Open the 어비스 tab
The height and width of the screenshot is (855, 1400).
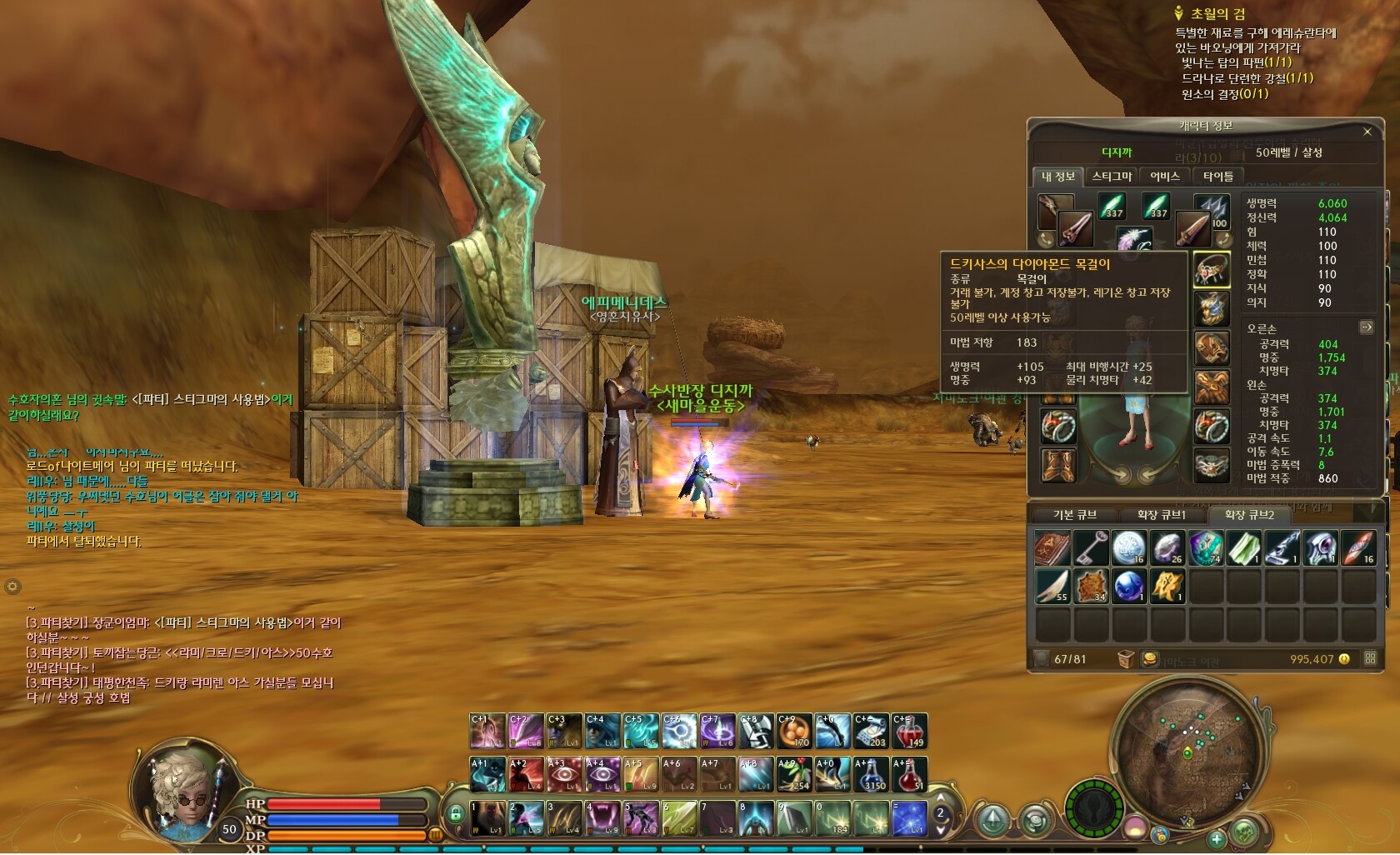coord(1164,177)
